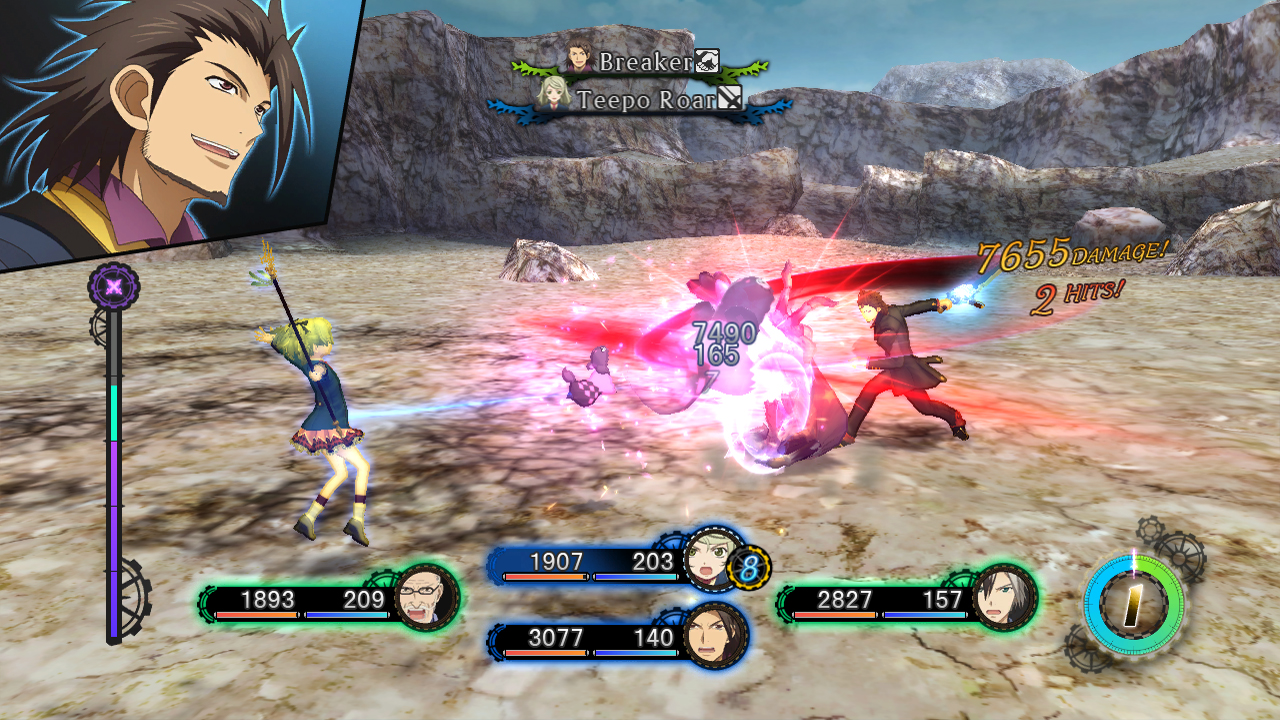Choose the brown-haired man's party portrait

tap(715, 637)
